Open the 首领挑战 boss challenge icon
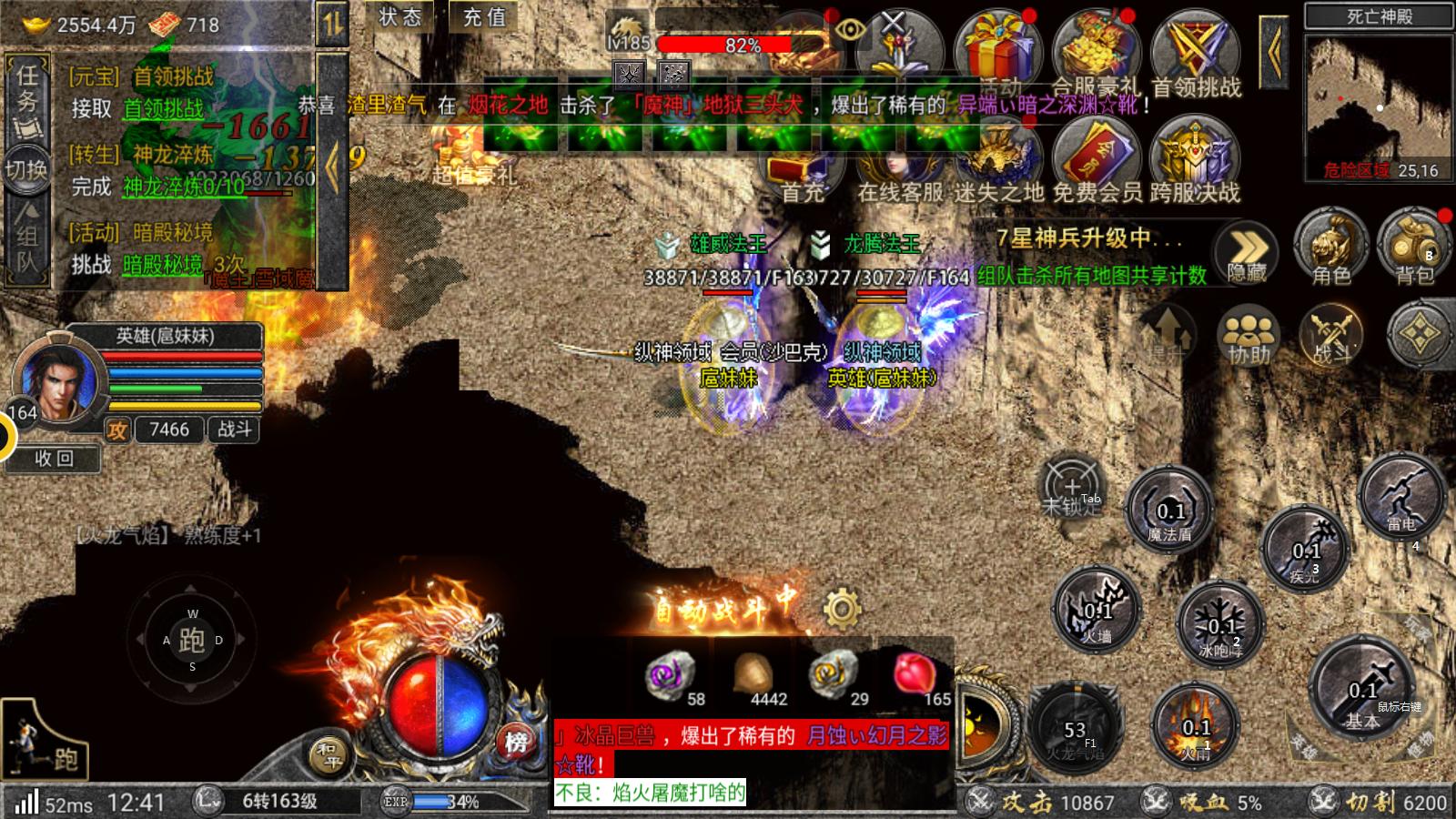 pyautogui.click(x=1196, y=56)
